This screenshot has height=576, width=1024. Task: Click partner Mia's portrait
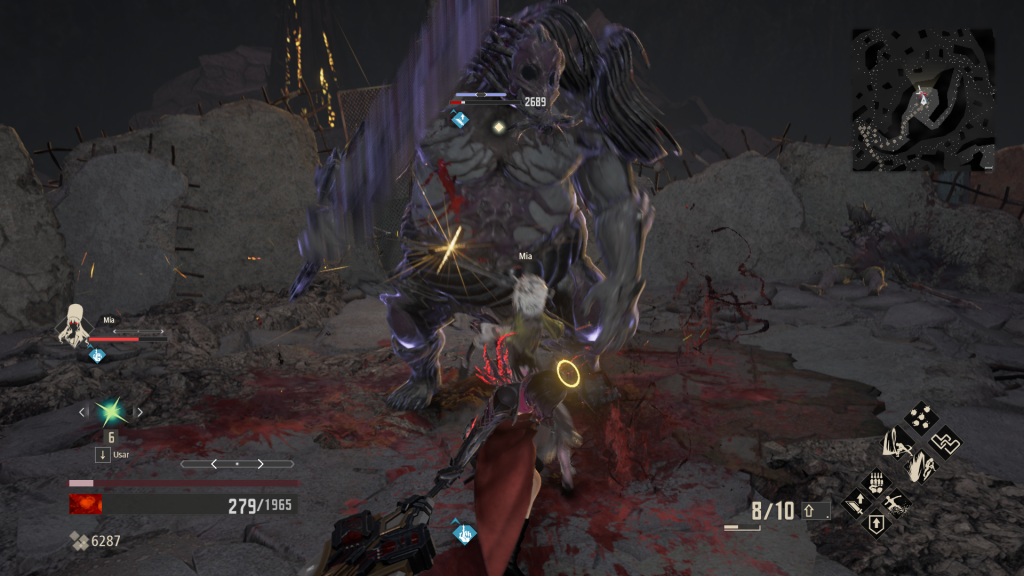74,326
